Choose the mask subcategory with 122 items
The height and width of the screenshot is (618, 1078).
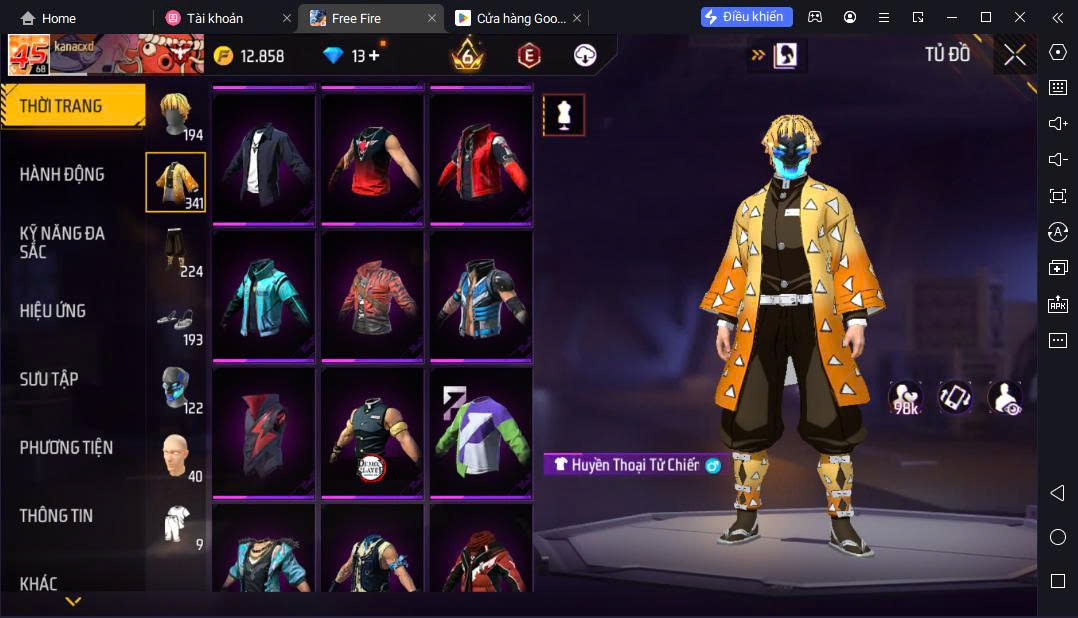click(x=177, y=388)
